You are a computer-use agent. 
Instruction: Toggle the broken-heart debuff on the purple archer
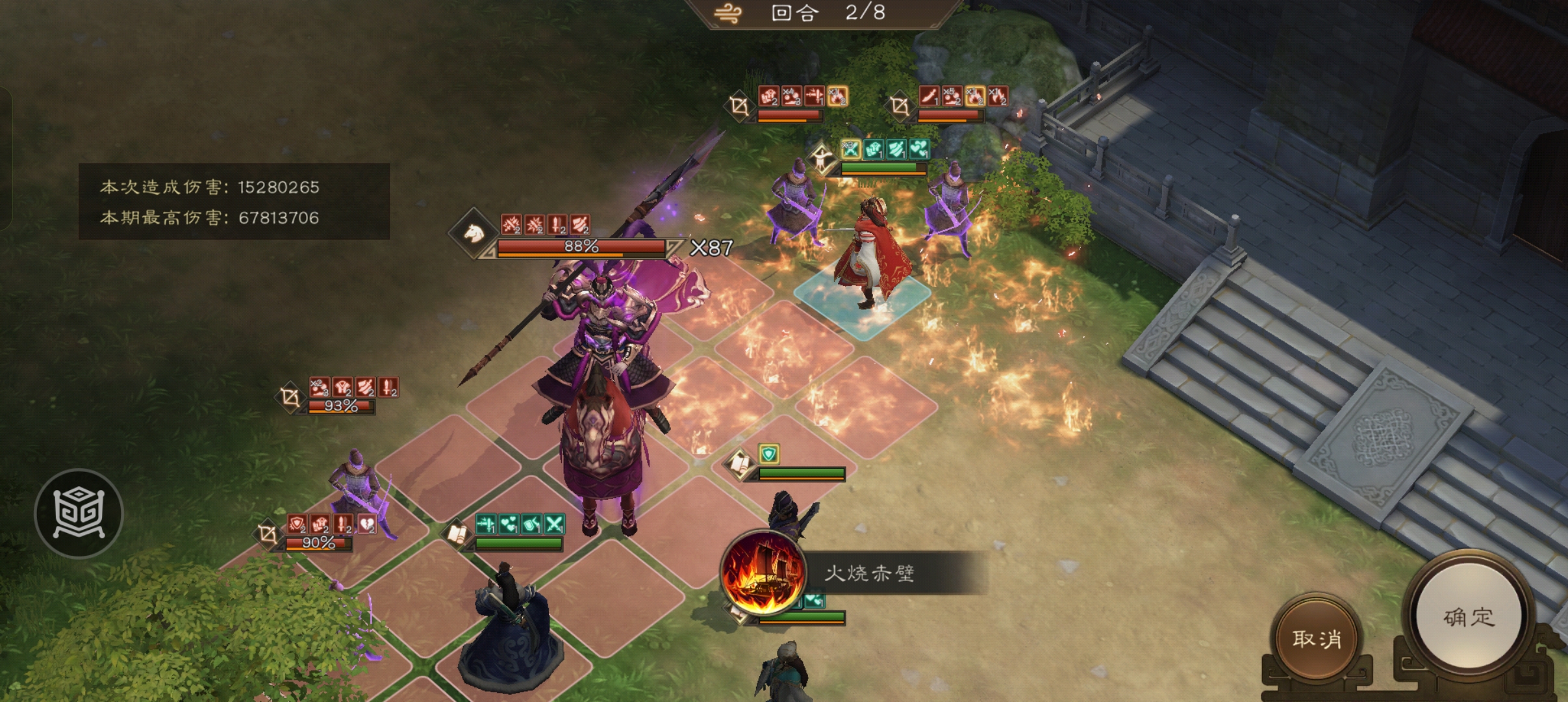(x=367, y=524)
